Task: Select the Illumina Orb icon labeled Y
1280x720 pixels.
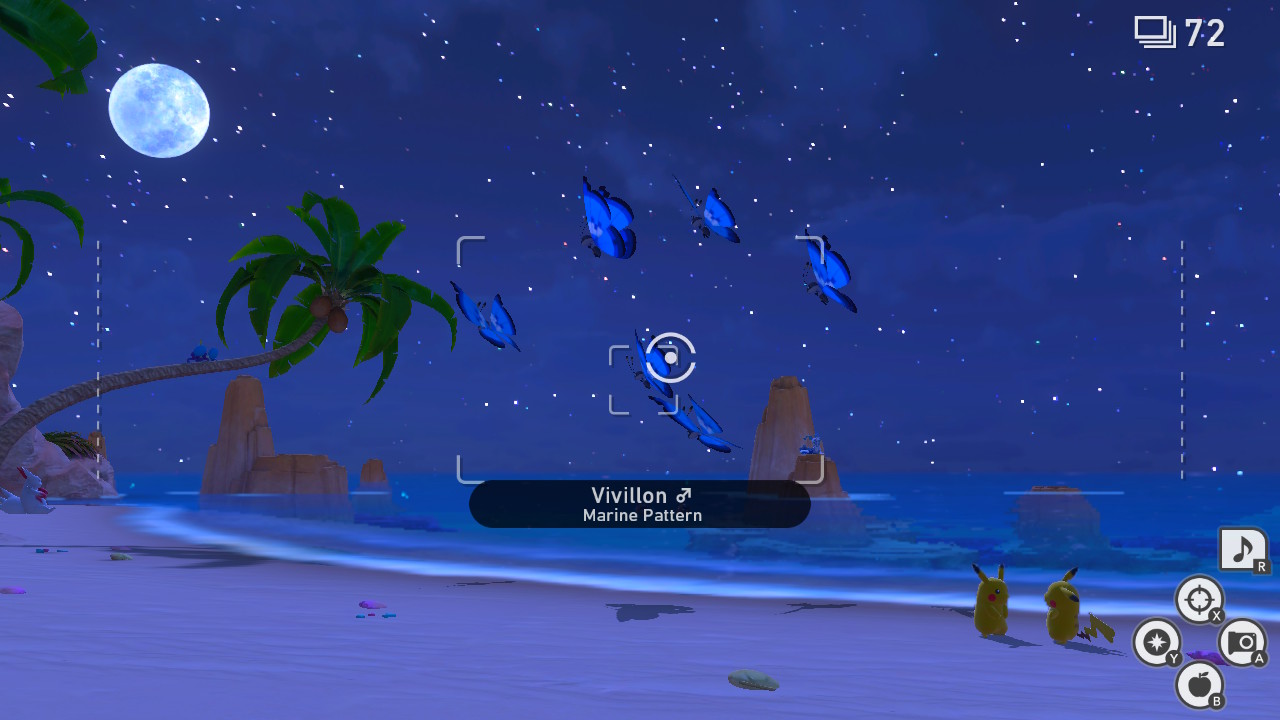Action: [x=1157, y=643]
